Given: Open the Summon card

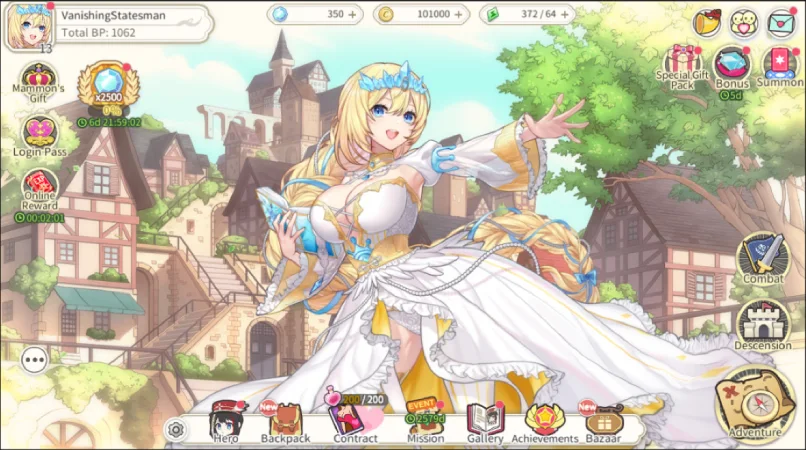Looking at the screenshot, I should pyautogui.click(x=779, y=65).
